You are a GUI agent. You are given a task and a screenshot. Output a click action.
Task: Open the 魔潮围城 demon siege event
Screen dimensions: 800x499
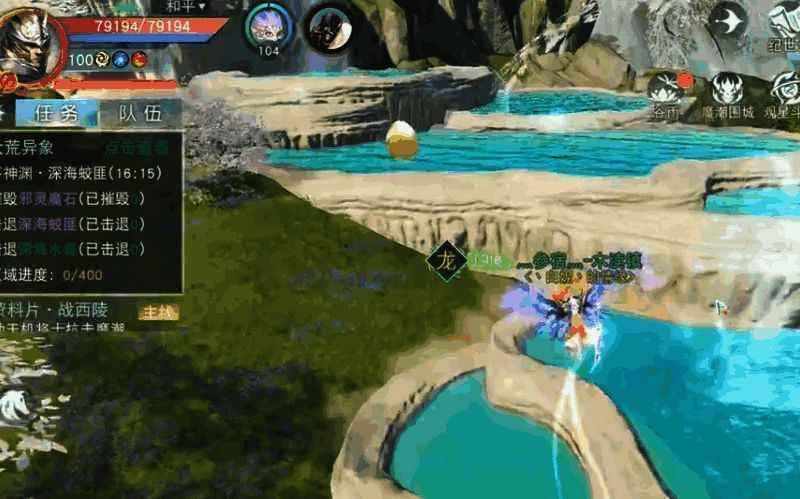(727, 93)
